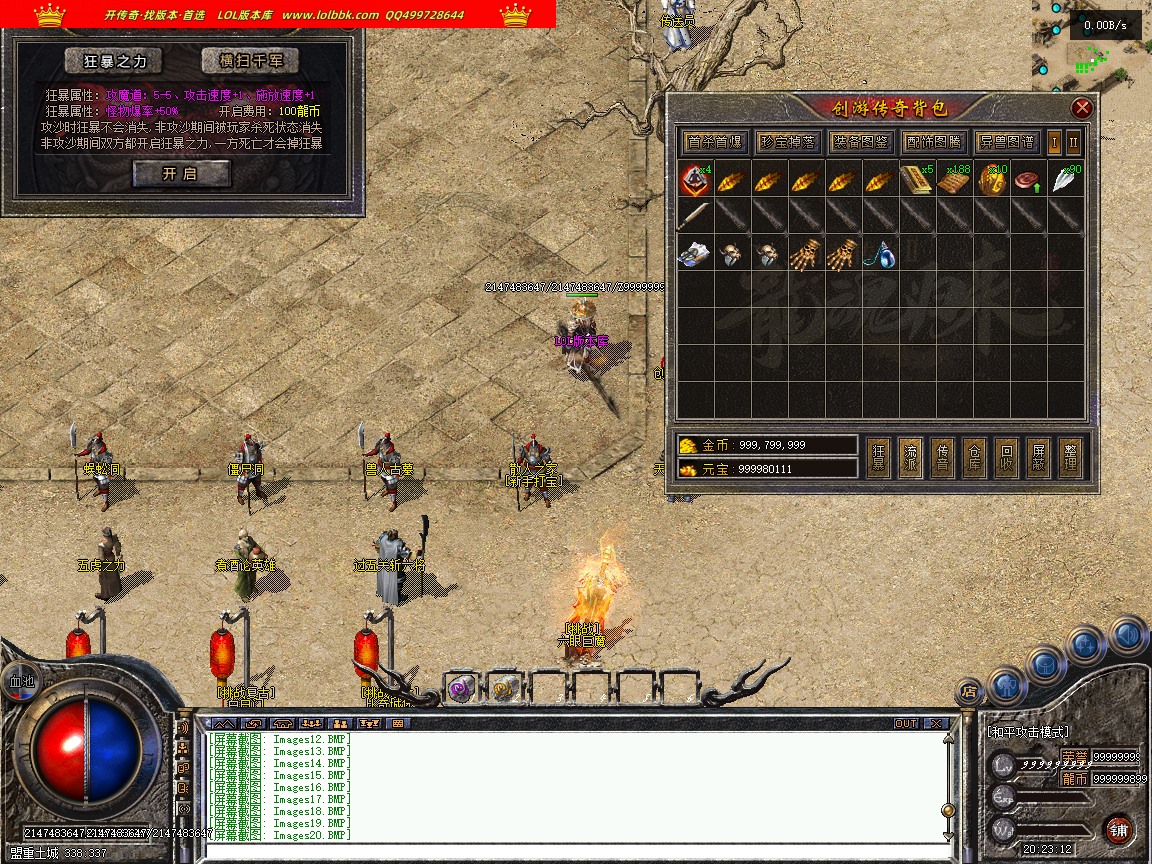Open the red 铺 stall button
The image size is (1152, 864).
click(x=1119, y=829)
